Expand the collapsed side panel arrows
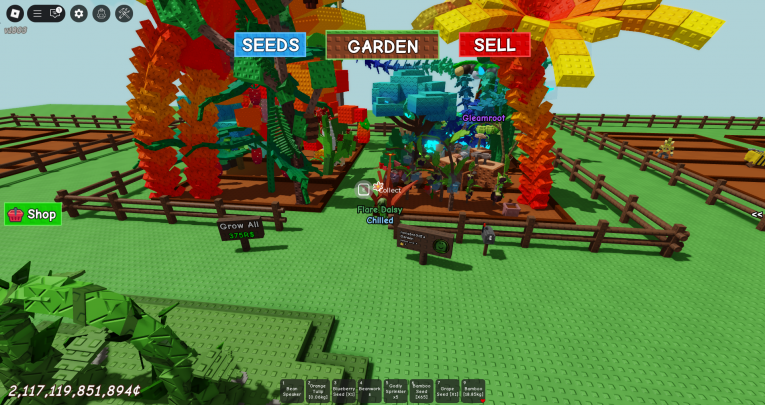 pyautogui.click(x=757, y=214)
